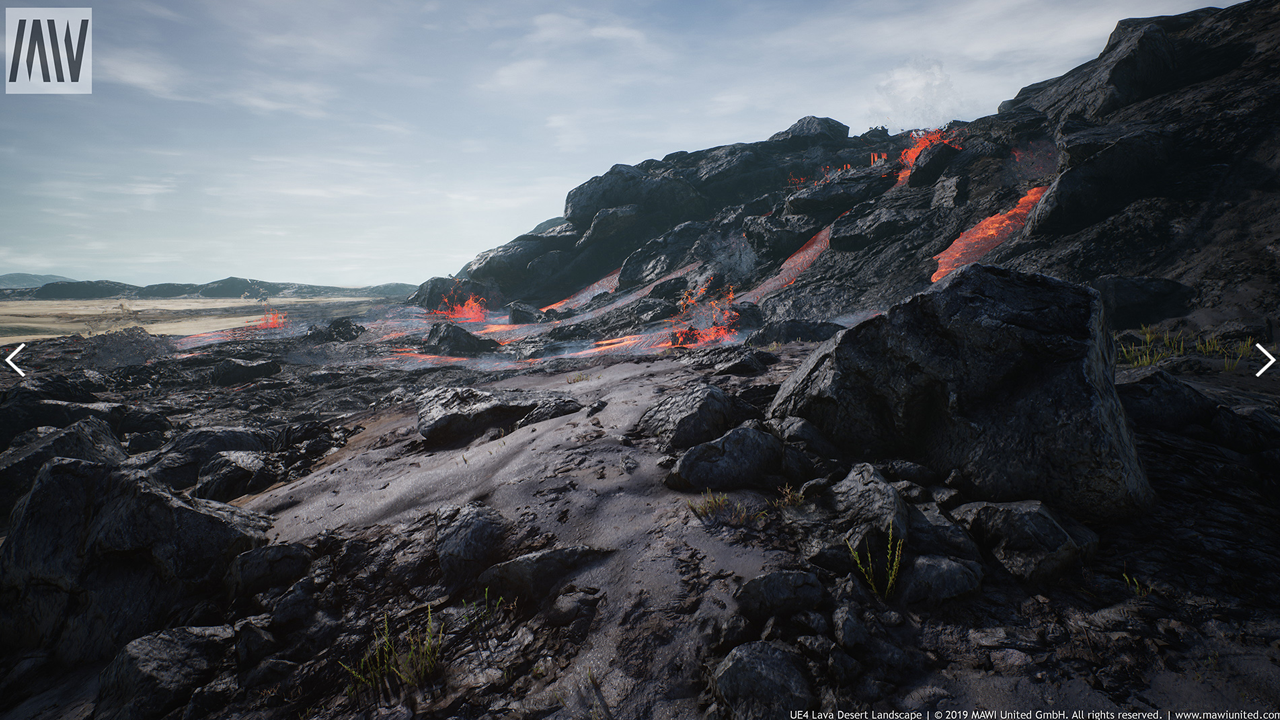Viewport: 1280px width, 720px height.
Task: Click the MAWI logo in the corner
Action: pyautogui.click(x=48, y=50)
